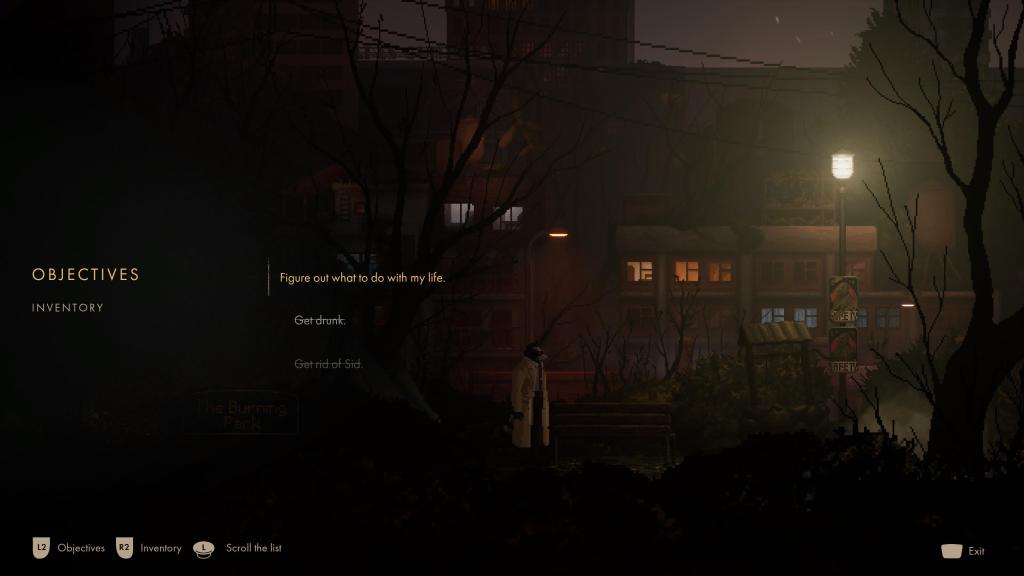Select the crossed-out 'Get drunk' objective
This screenshot has width=1024, height=576.
tap(320, 321)
